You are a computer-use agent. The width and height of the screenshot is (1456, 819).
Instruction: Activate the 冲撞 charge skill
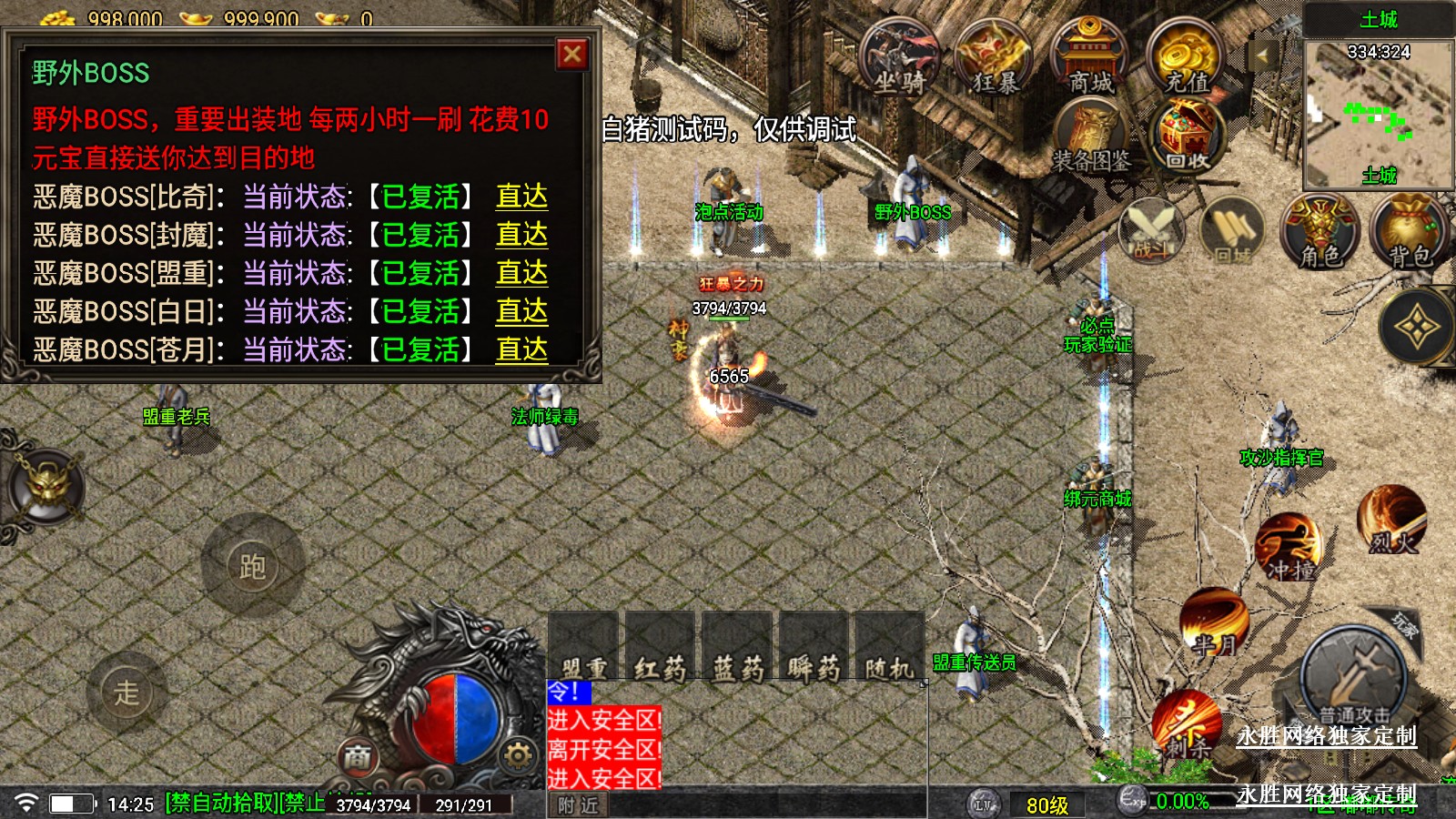tap(1289, 548)
